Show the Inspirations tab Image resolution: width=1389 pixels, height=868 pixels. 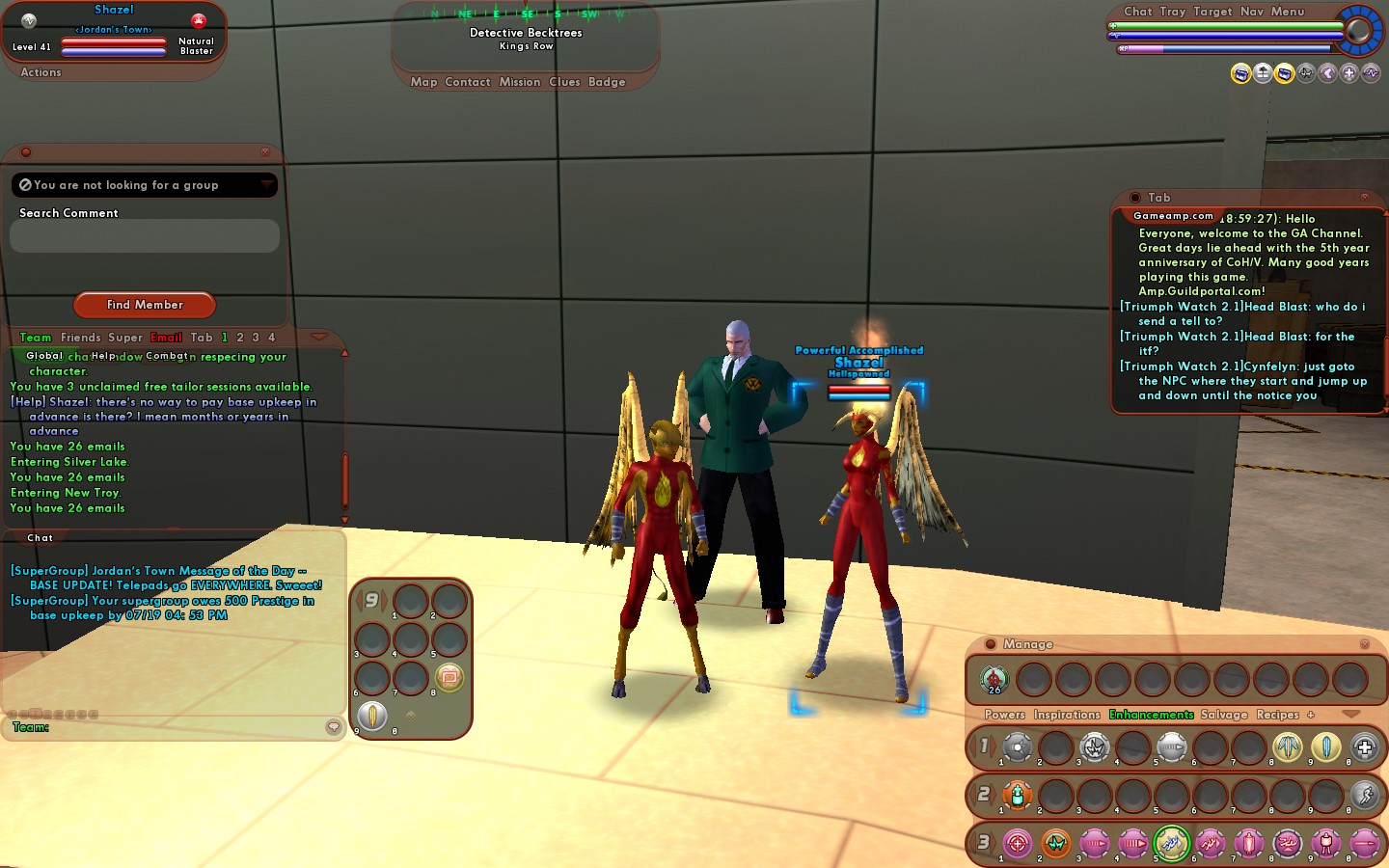coord(1067,715)
